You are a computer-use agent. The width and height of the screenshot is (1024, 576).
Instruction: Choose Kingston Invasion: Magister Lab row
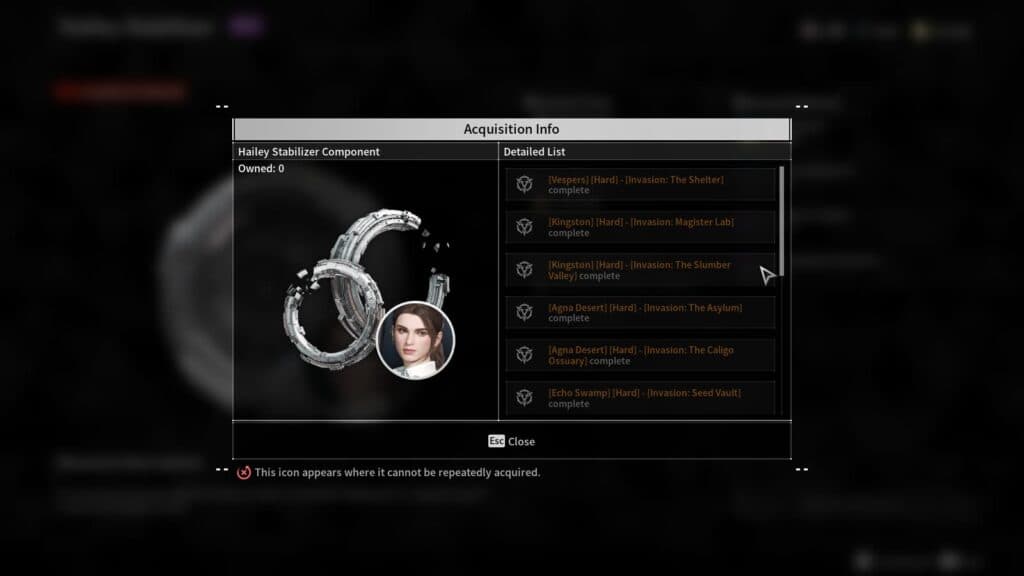pyautogui.click(x=640, y=227)
